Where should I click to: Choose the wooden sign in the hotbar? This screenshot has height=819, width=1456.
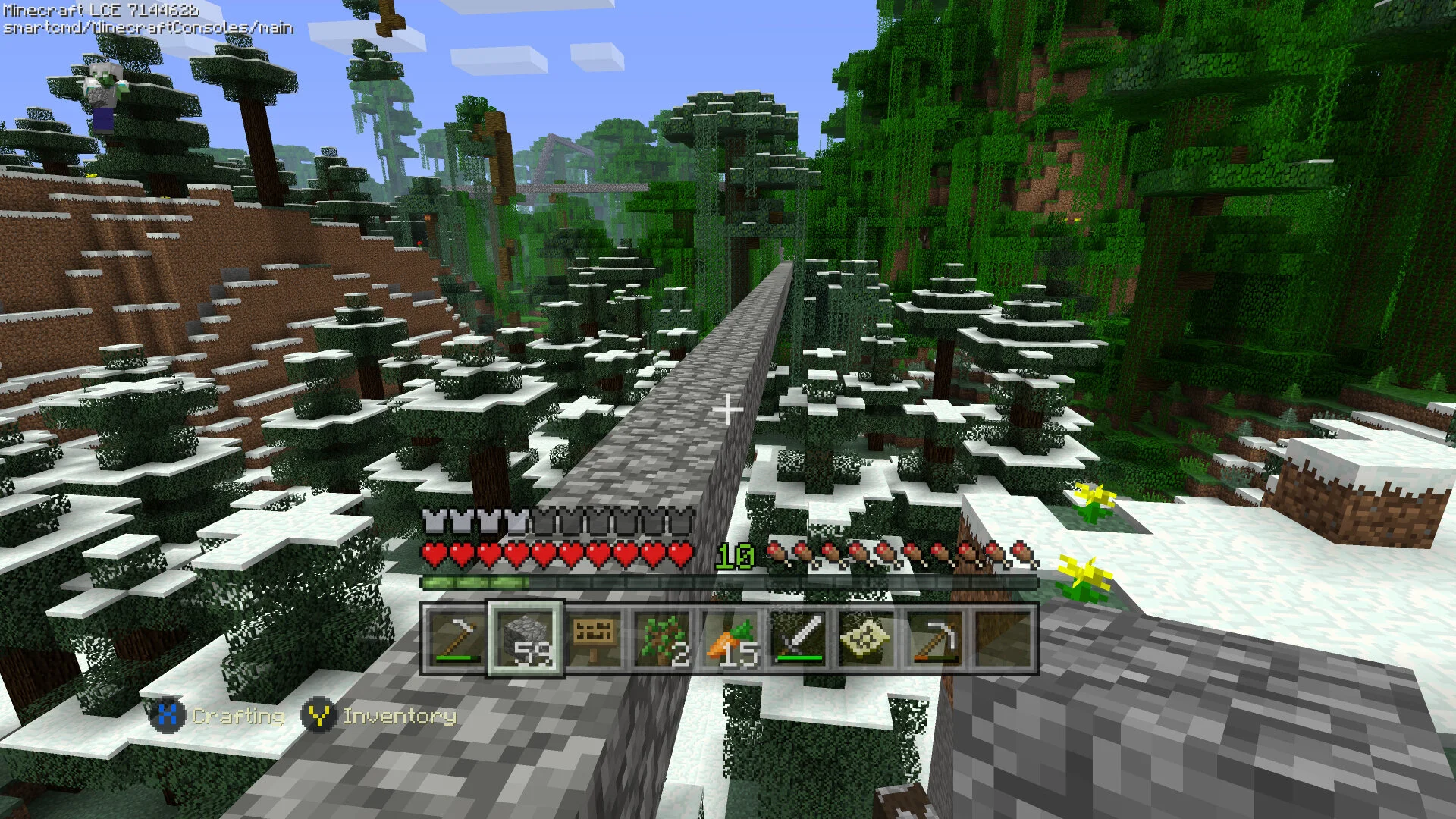point(594,639)
